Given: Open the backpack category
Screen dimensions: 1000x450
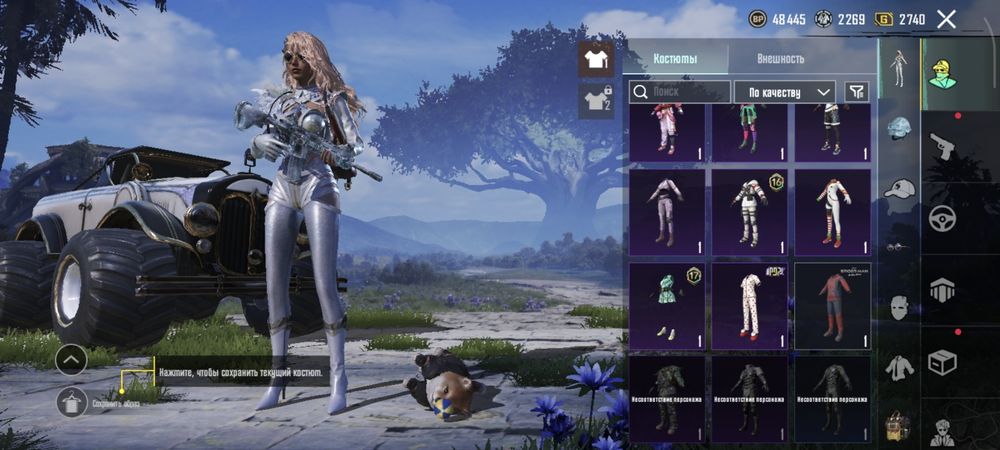Looking at the screenshot, I should [x=899, y=427].
